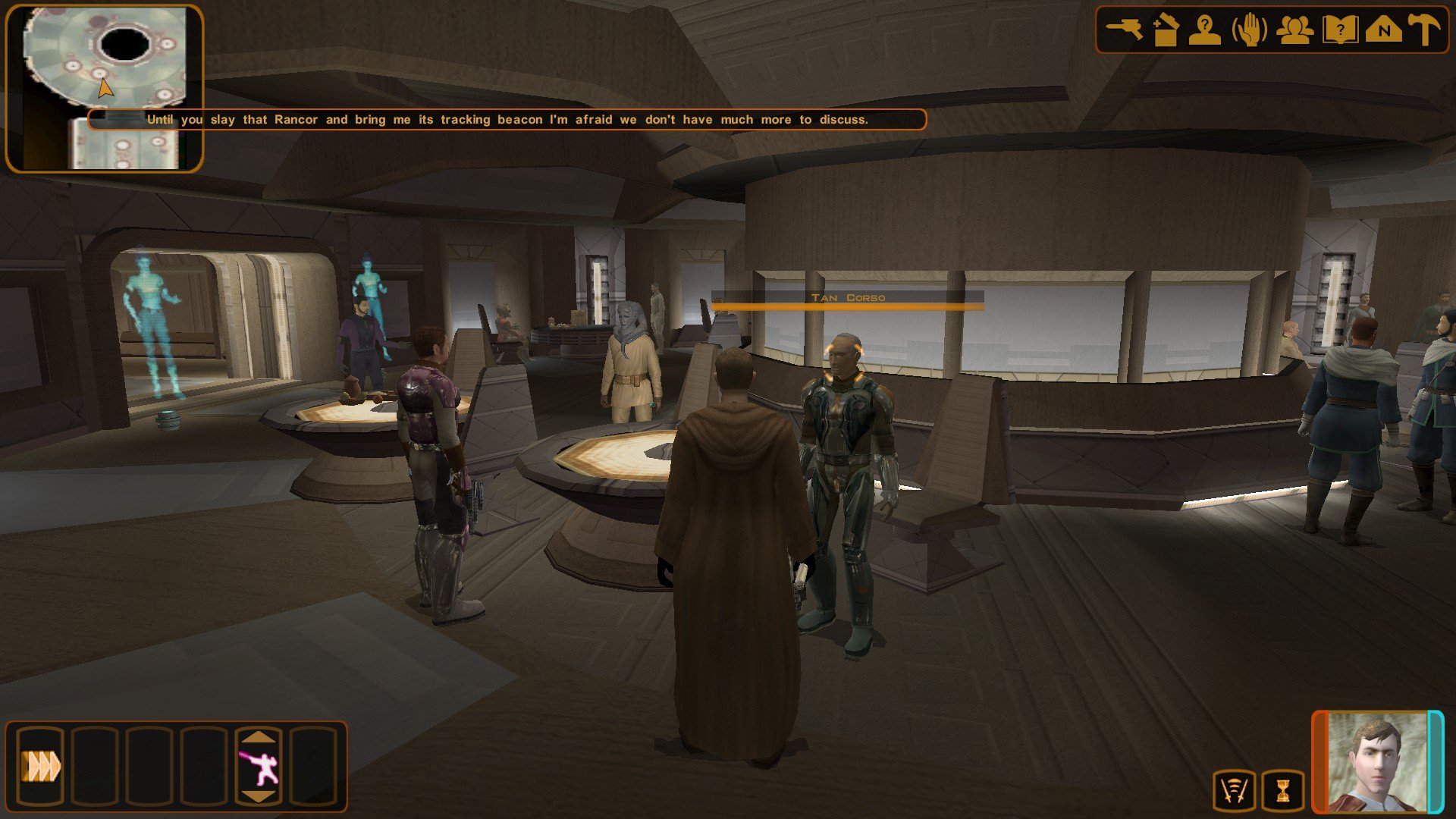Open the inventory box icon
This screenshot has height=819, width=1456.
[x=1164, y=30]
